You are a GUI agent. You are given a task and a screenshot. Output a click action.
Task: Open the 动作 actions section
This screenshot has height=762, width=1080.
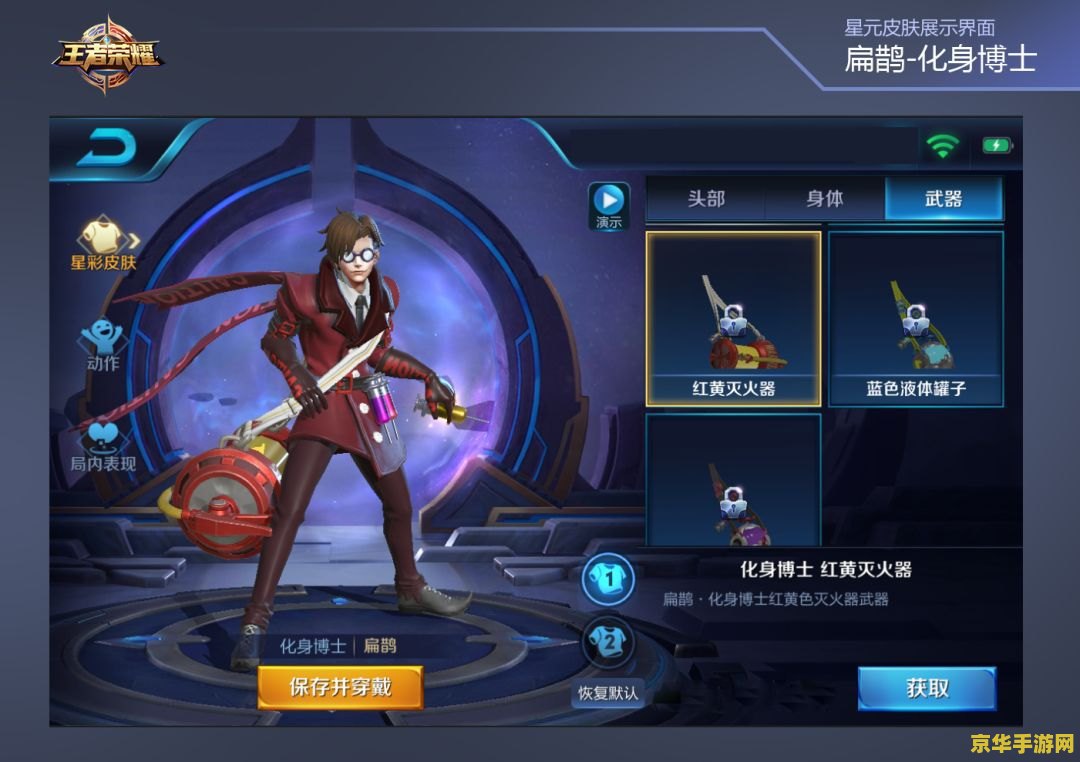coord(103,343)
